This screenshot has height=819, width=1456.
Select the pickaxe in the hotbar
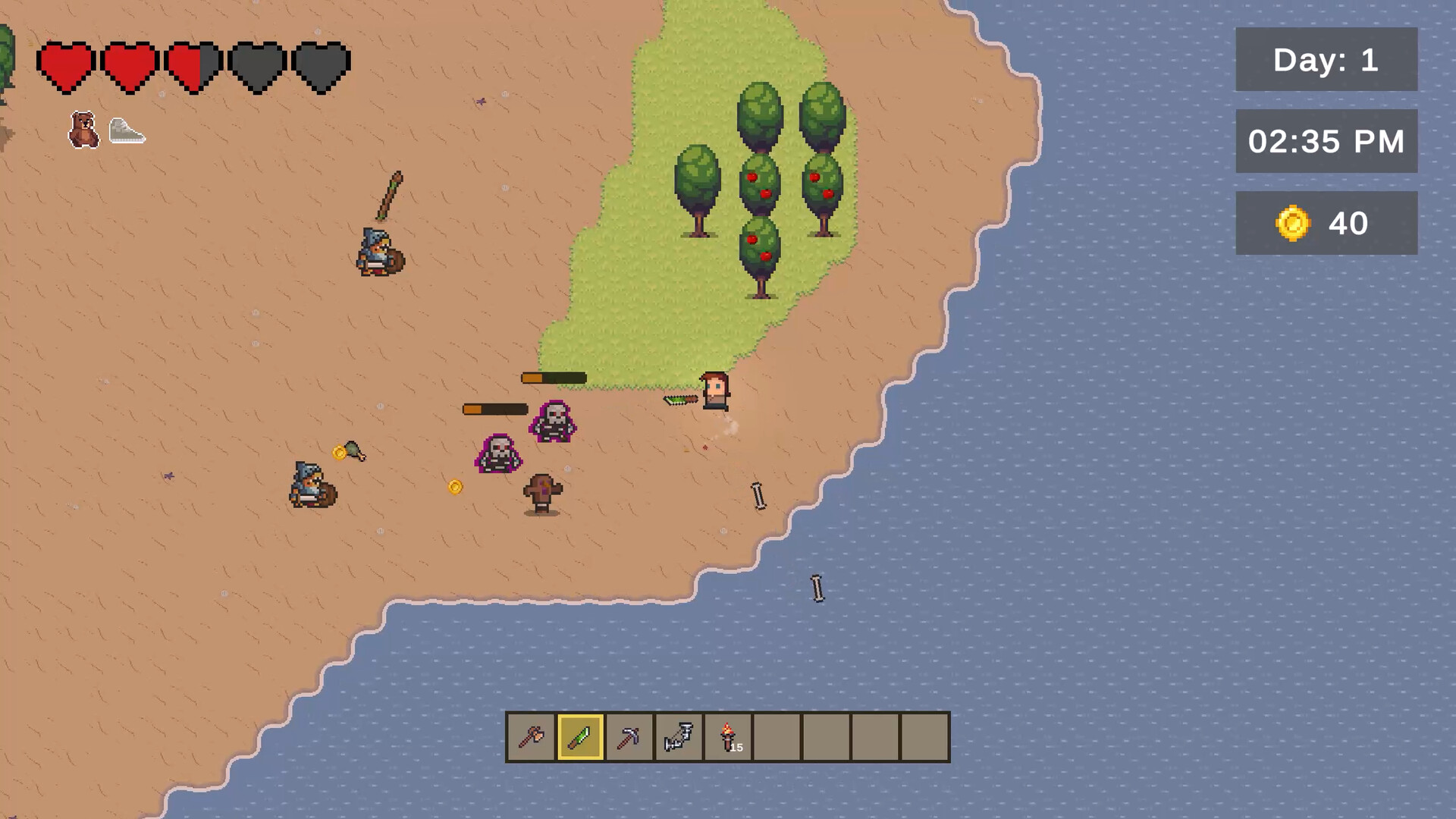pos(629,736)
